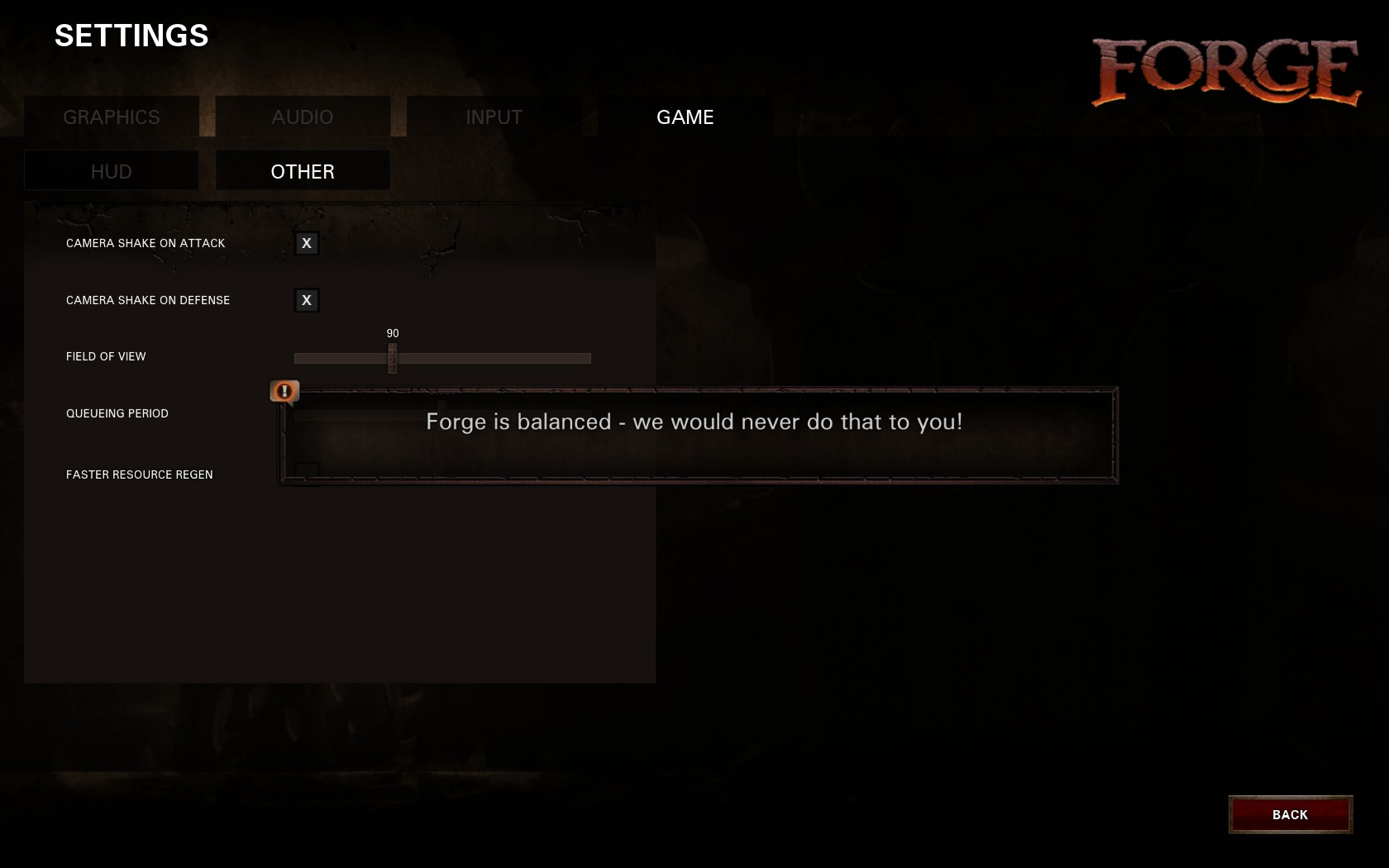Click the Queueing Period slider track
This screenshot has width=1389, height=868.
[442, 414]
